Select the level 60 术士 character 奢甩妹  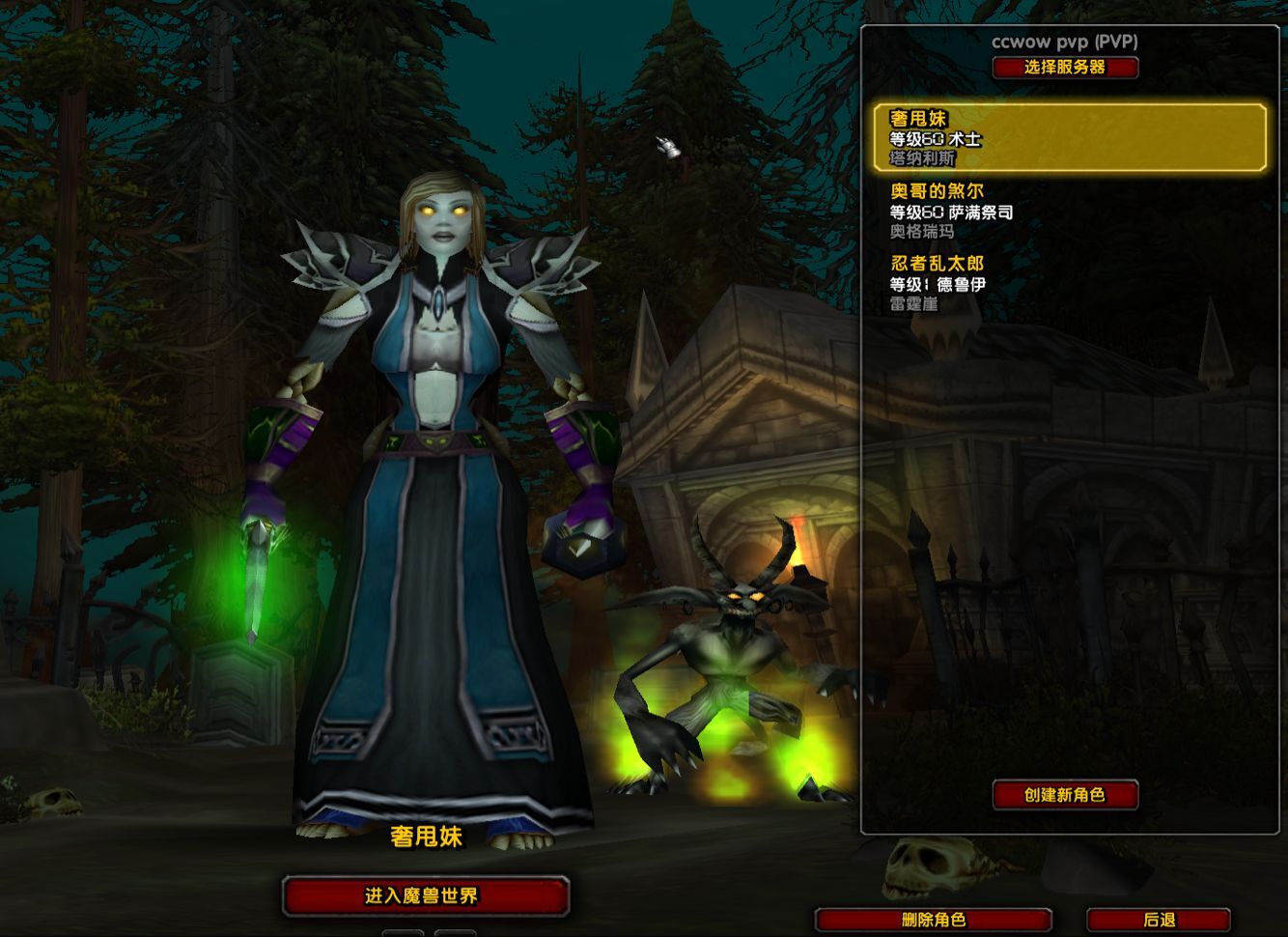pos(1069,138)
